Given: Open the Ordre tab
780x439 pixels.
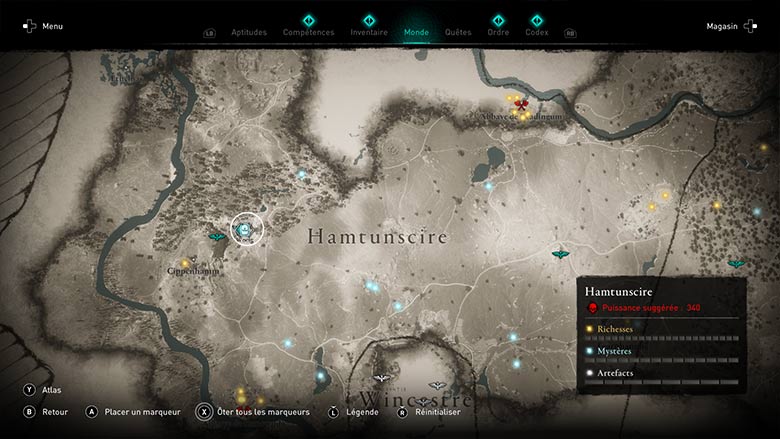Looking at the screenshot, I should point(498,32).
